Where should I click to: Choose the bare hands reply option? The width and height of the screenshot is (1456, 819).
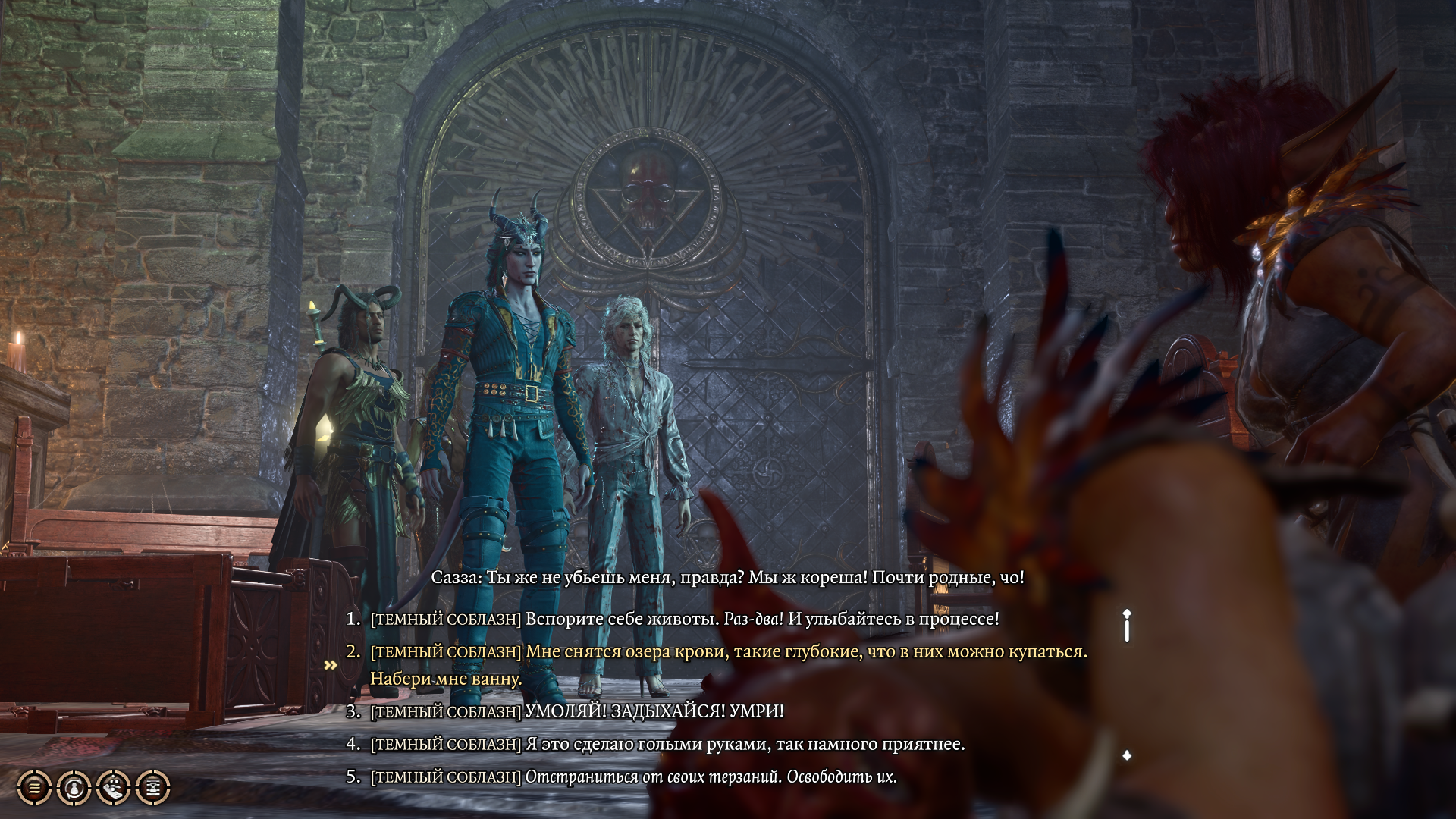click(667, 744)
